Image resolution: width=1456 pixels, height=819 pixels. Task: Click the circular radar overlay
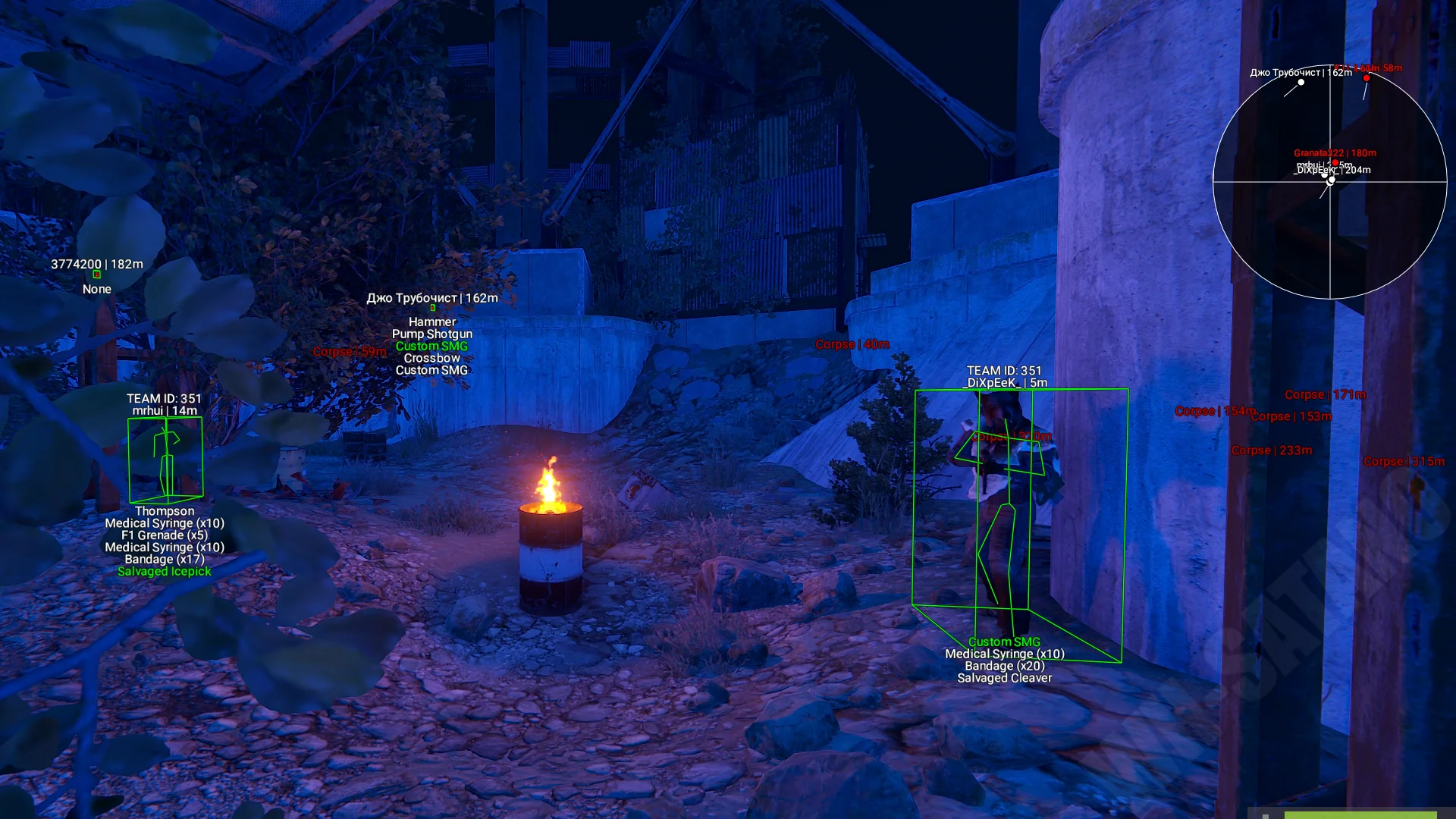pos(1330,182)
